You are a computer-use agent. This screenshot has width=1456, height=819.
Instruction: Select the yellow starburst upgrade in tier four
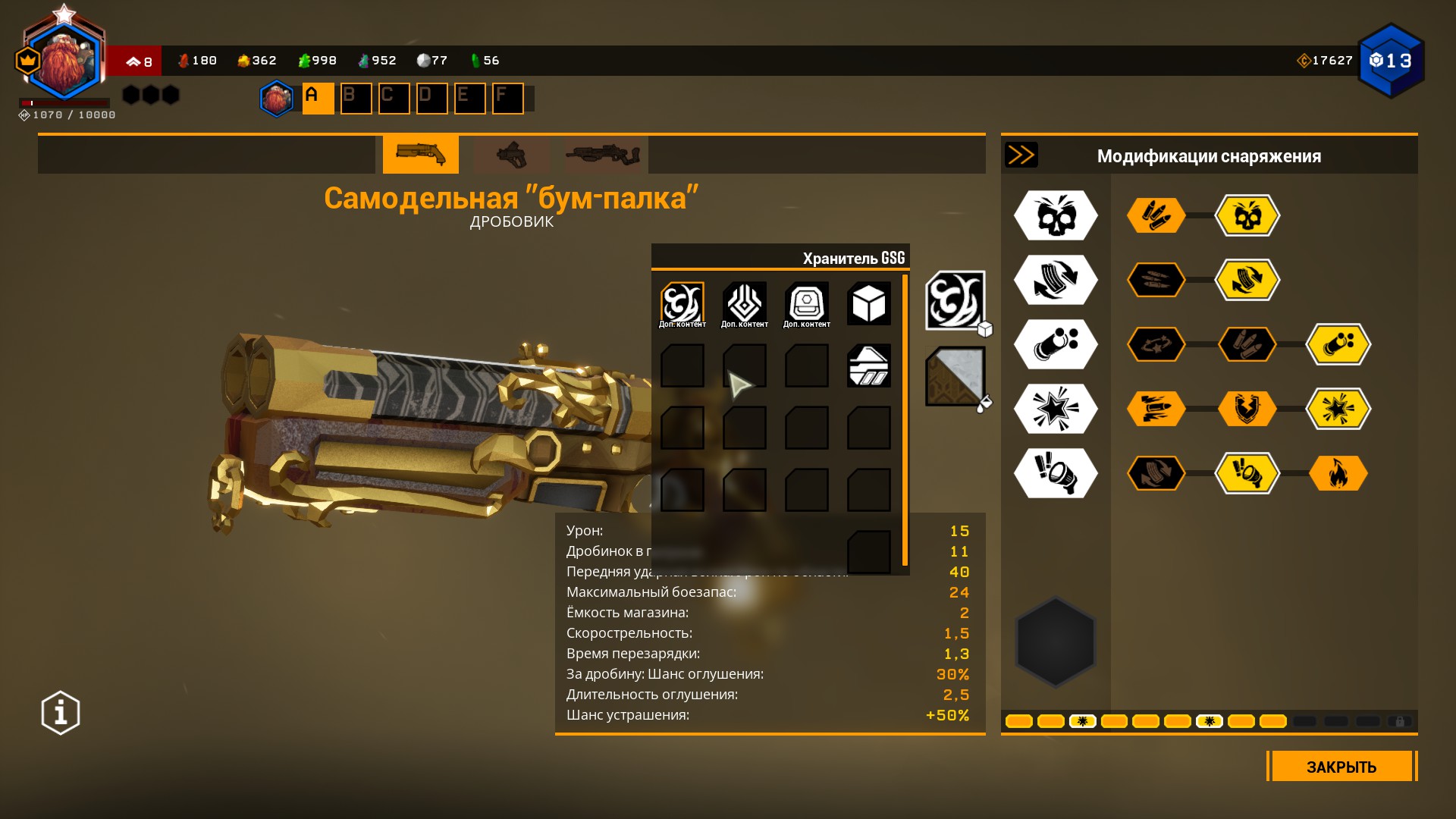pos(1338,409)
